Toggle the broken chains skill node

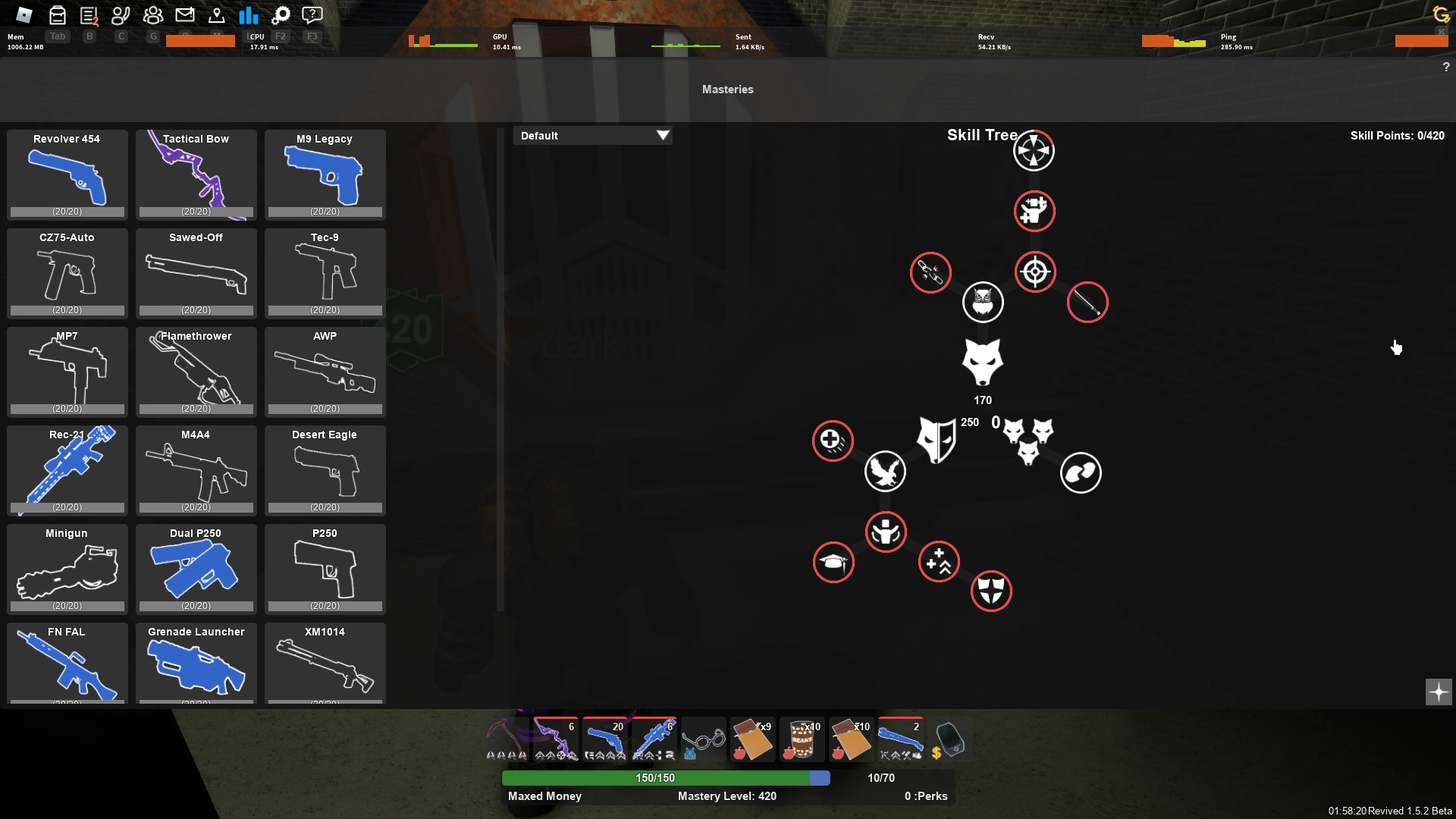click(x=931, y=272)
